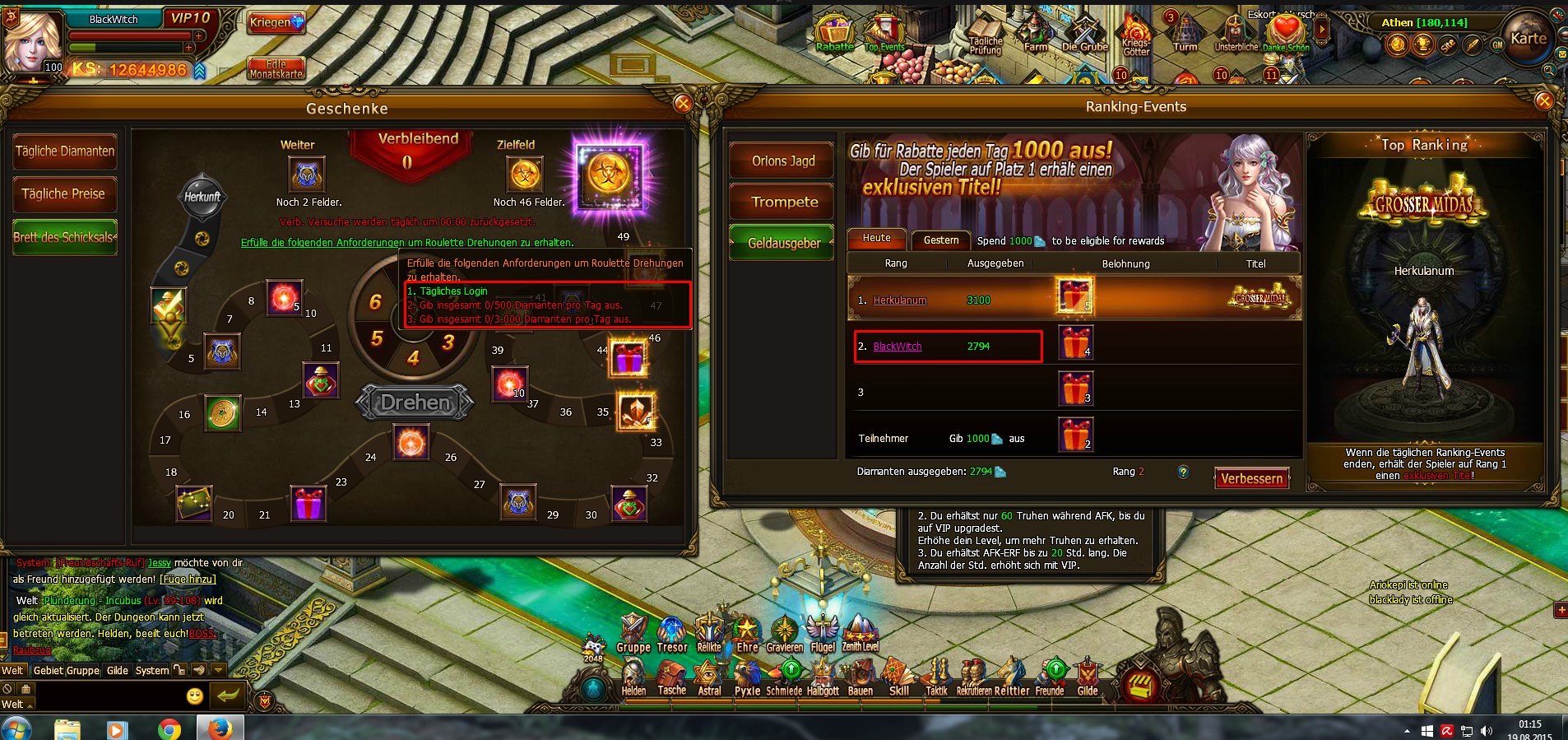Switch to the Gestern ranking tab

940,240
